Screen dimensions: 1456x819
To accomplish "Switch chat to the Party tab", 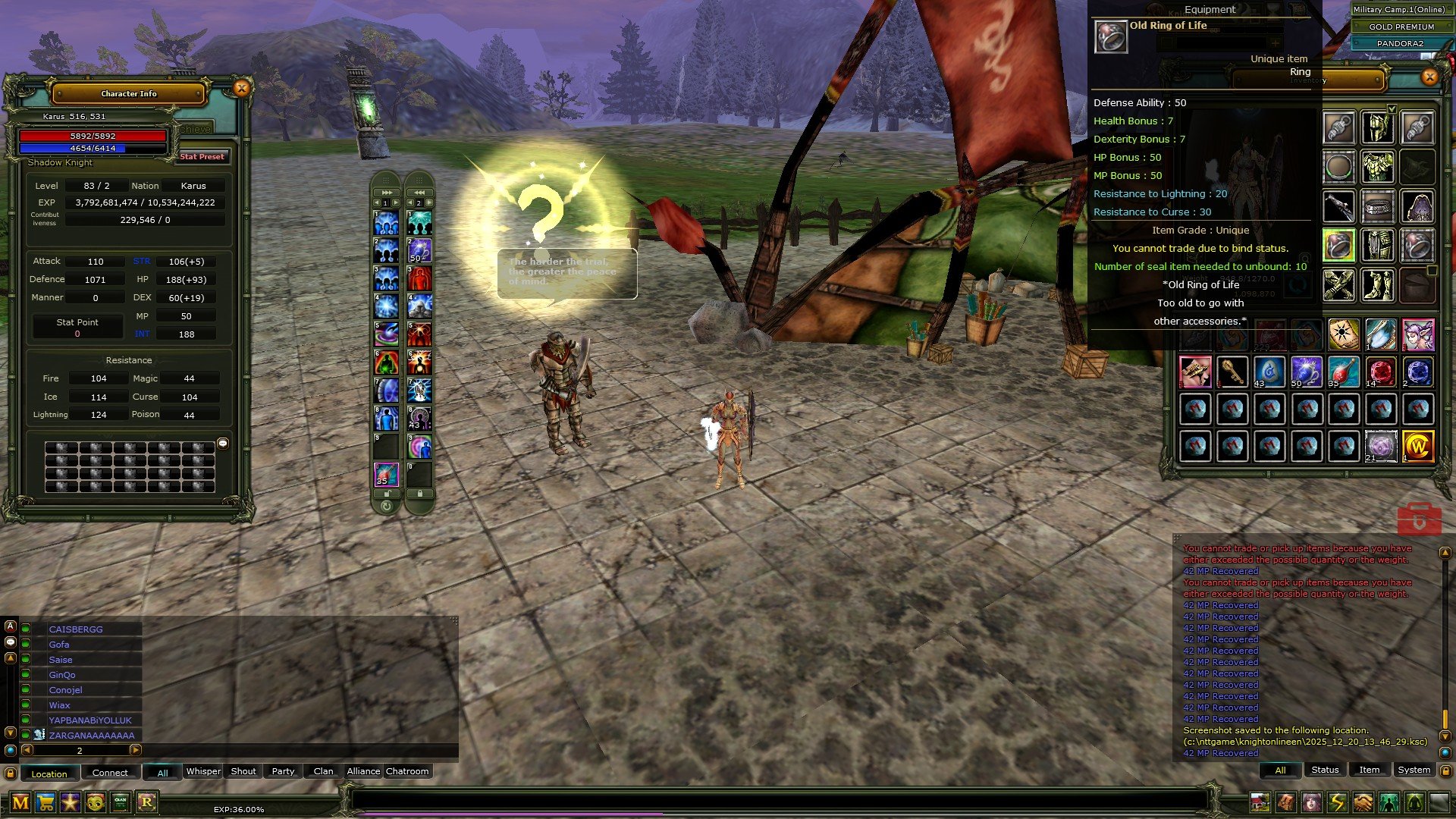I will pos(283,771).
